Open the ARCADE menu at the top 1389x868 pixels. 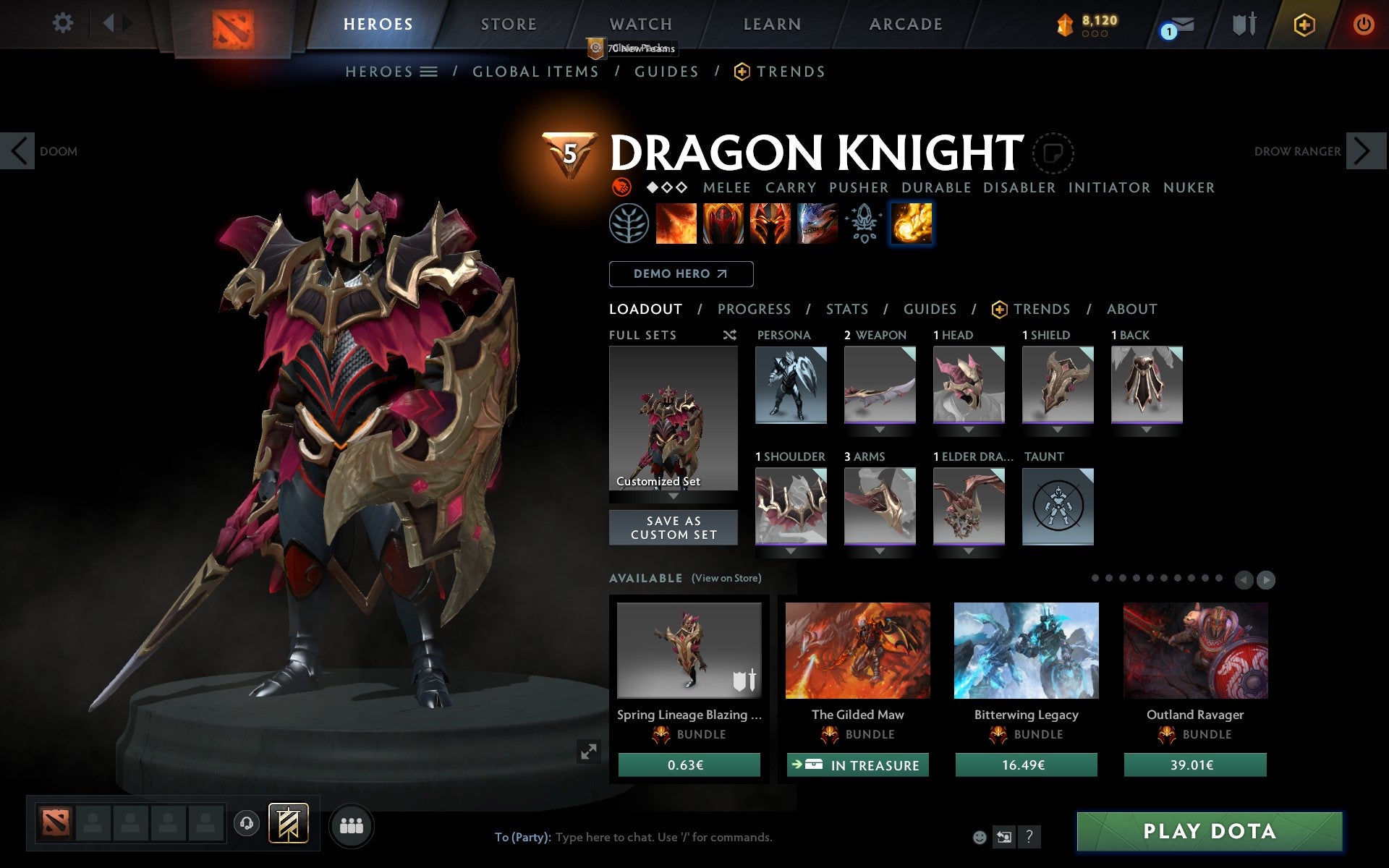pyautogui.click(x=904, y=23)
